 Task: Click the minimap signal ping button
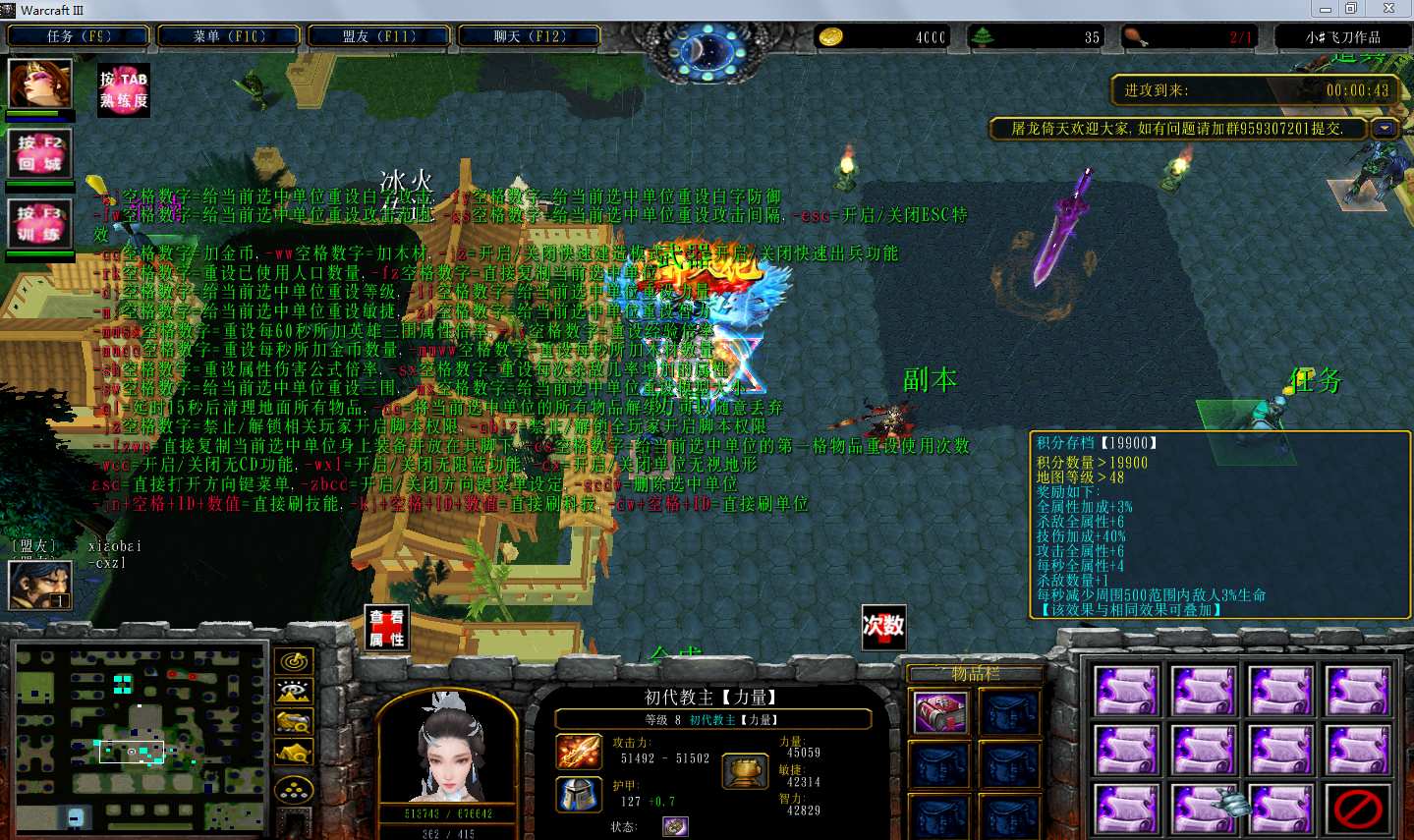[294, 661]
